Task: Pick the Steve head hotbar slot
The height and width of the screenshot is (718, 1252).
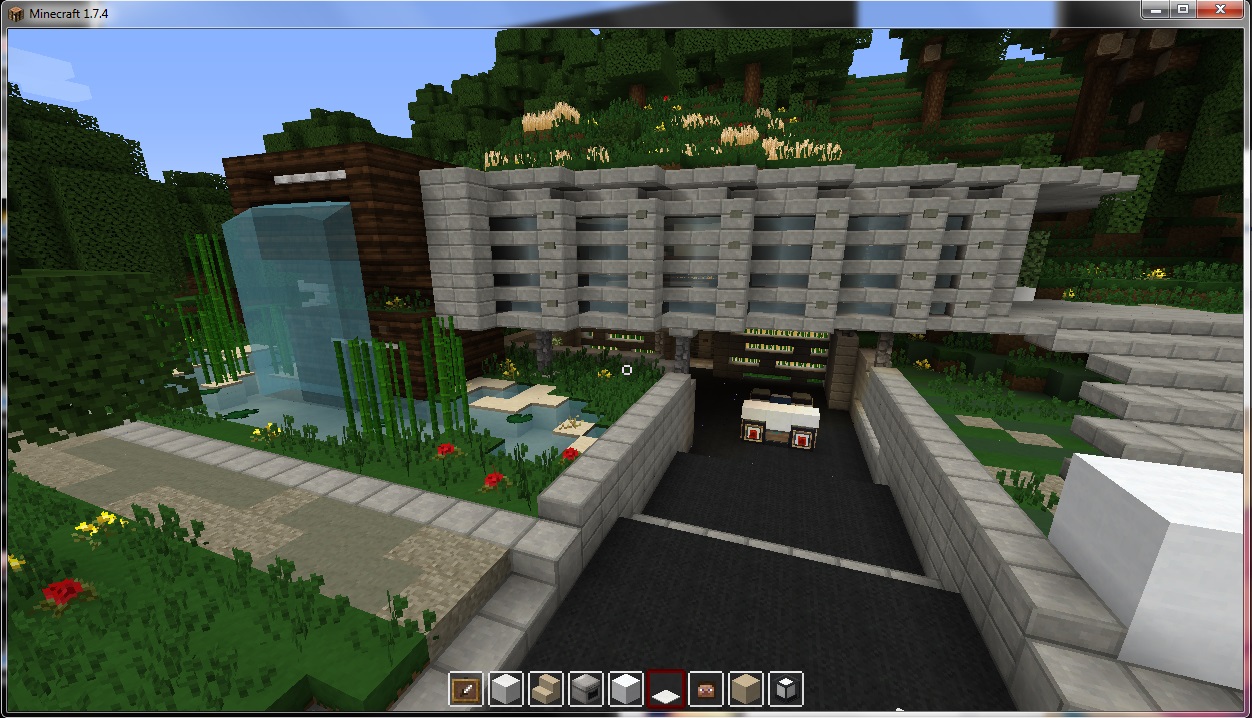Action: pyautogui.click(x=706, y=689)
